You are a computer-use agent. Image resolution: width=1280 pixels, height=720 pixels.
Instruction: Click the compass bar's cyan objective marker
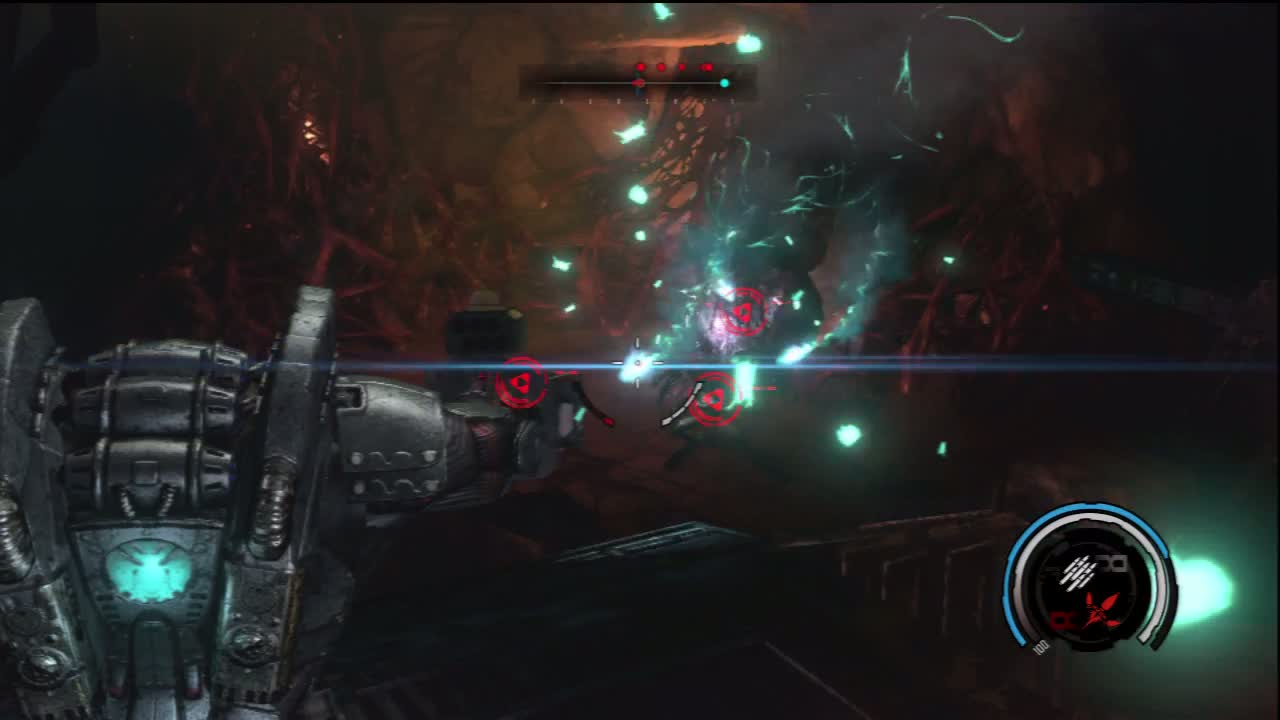724,83
